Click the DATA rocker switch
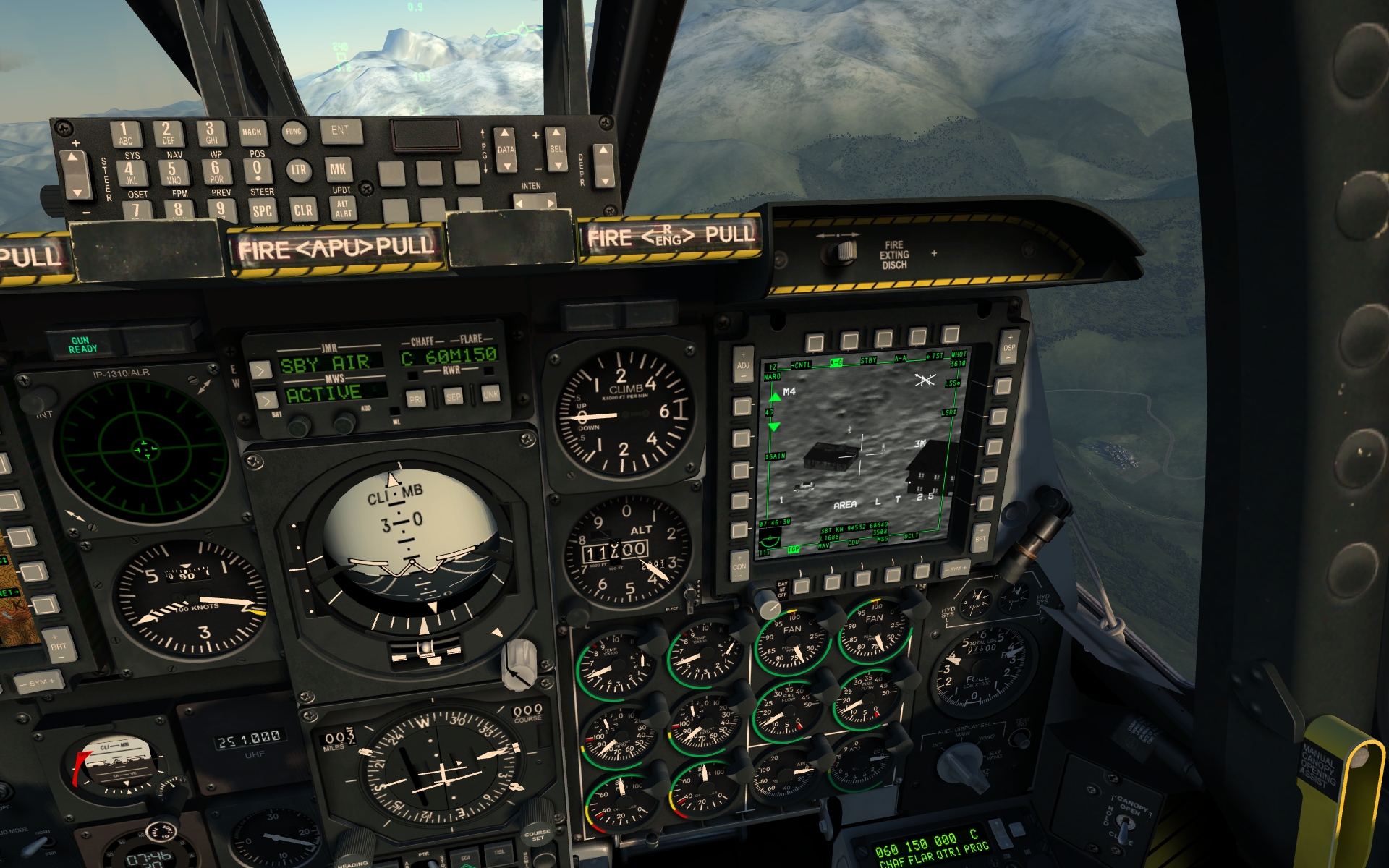Image resolution: width=1389 pixels, height=868 pixels. click(x=506, y=150)
